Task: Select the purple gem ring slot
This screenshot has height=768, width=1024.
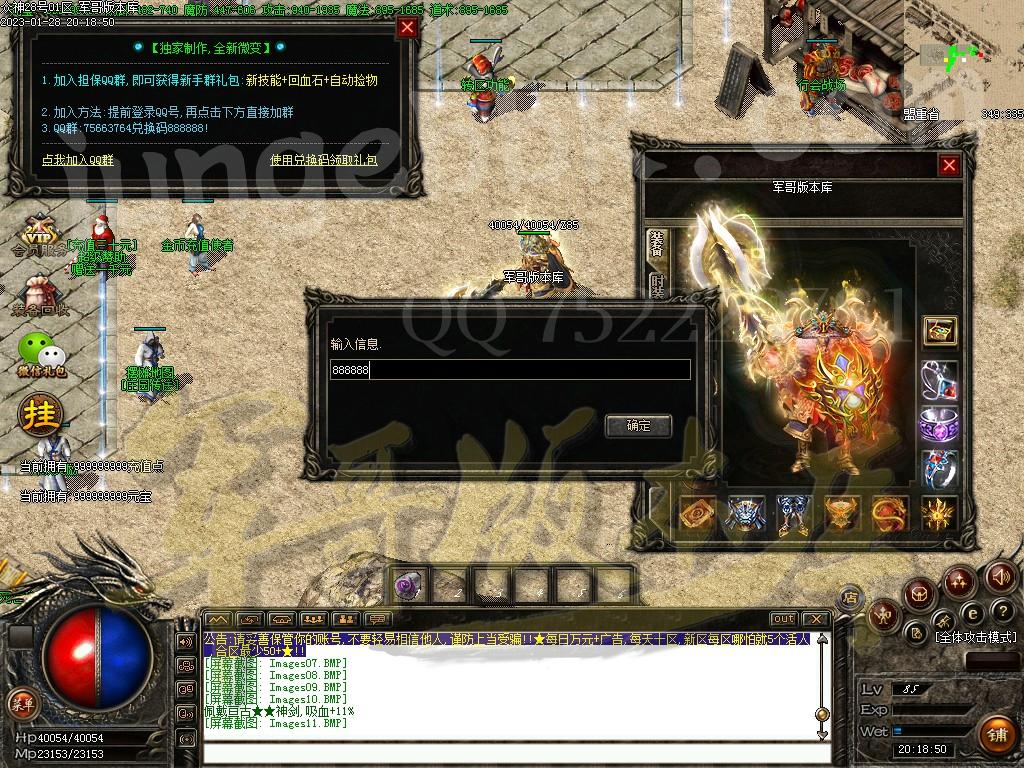Action: click(939, 424)
